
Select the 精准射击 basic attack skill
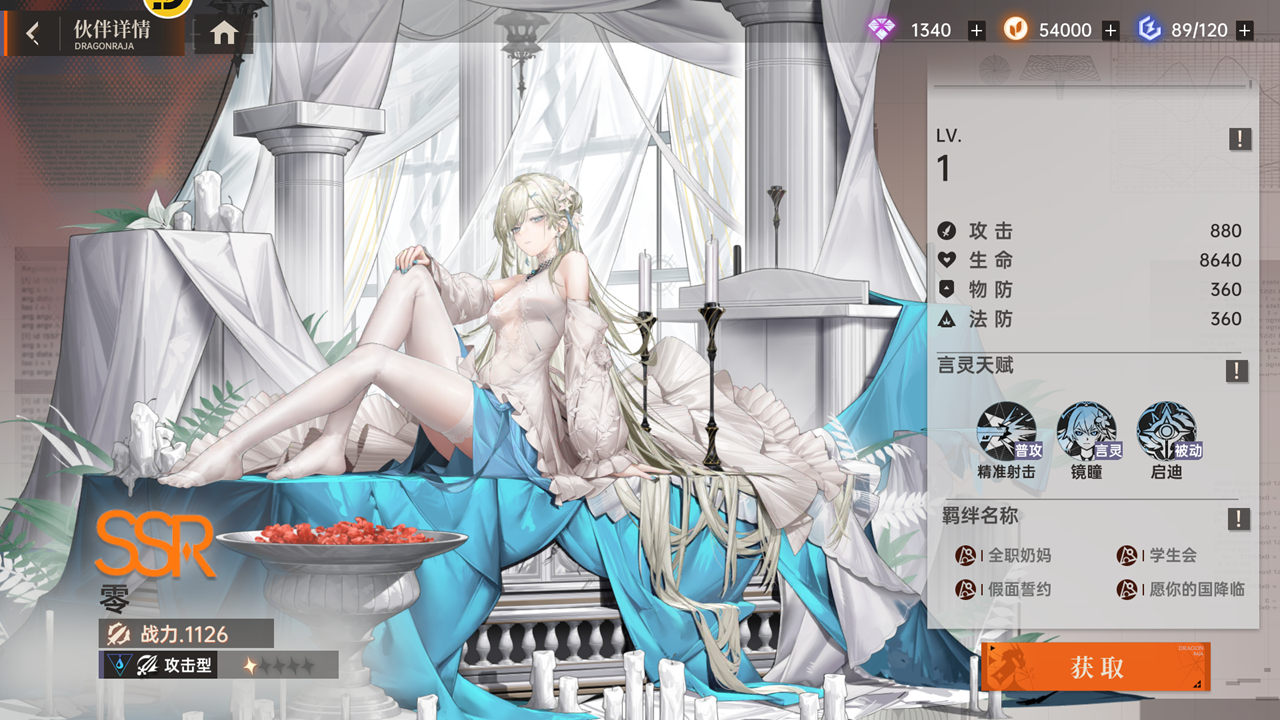[1007, 431]
